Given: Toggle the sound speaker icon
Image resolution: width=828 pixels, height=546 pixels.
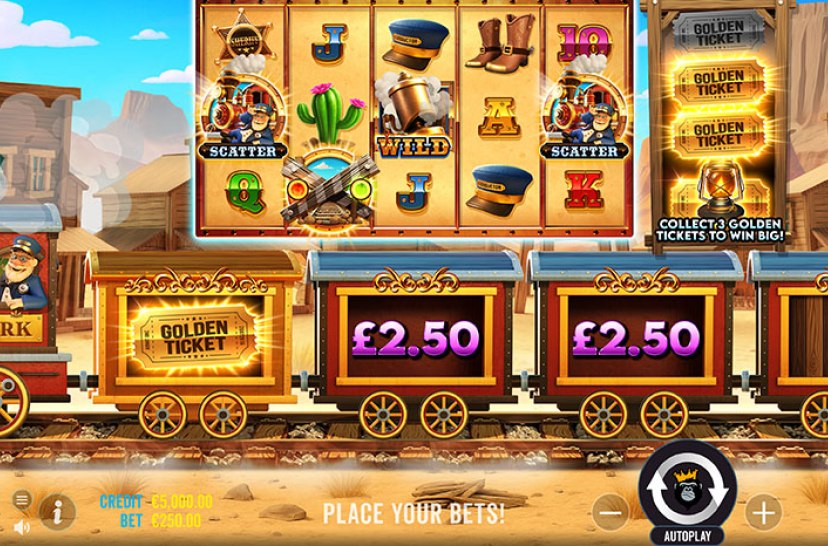Looking at the screenshot, I should 22,525.
